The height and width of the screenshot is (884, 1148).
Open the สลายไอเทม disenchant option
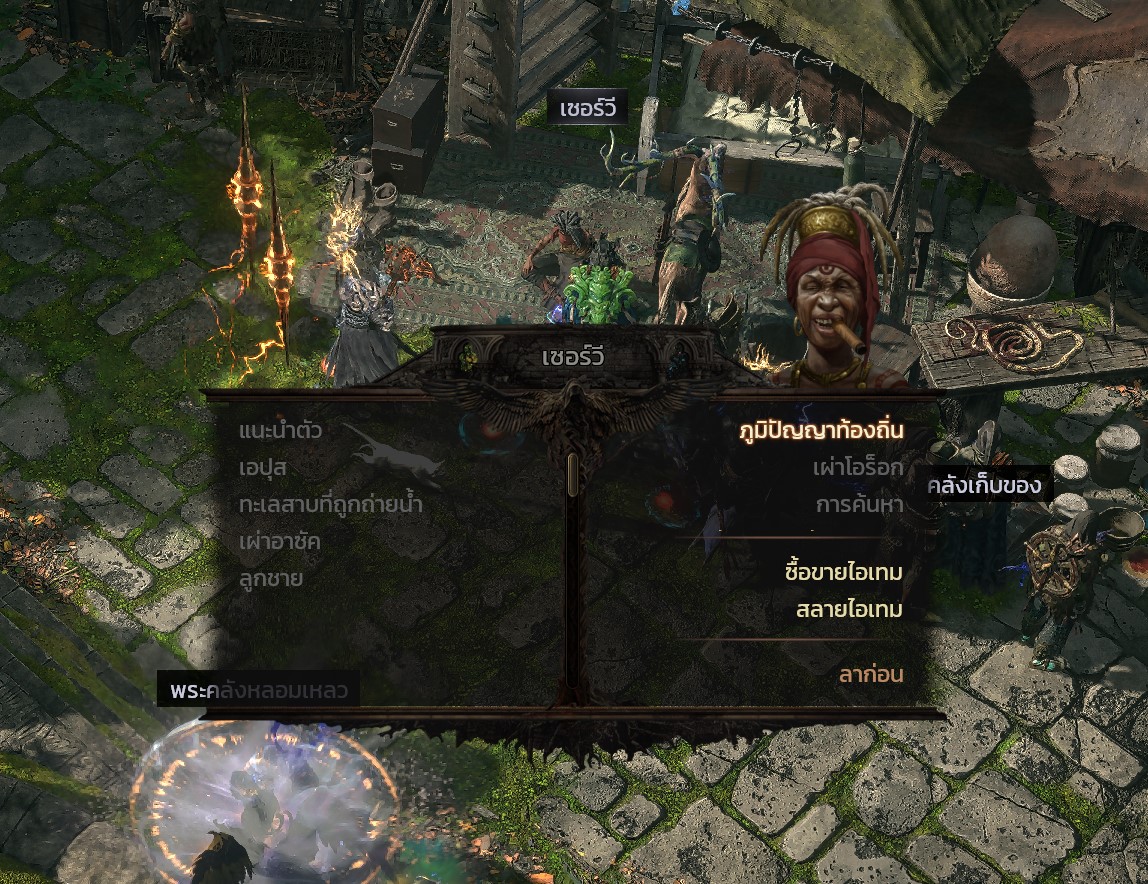849,610
